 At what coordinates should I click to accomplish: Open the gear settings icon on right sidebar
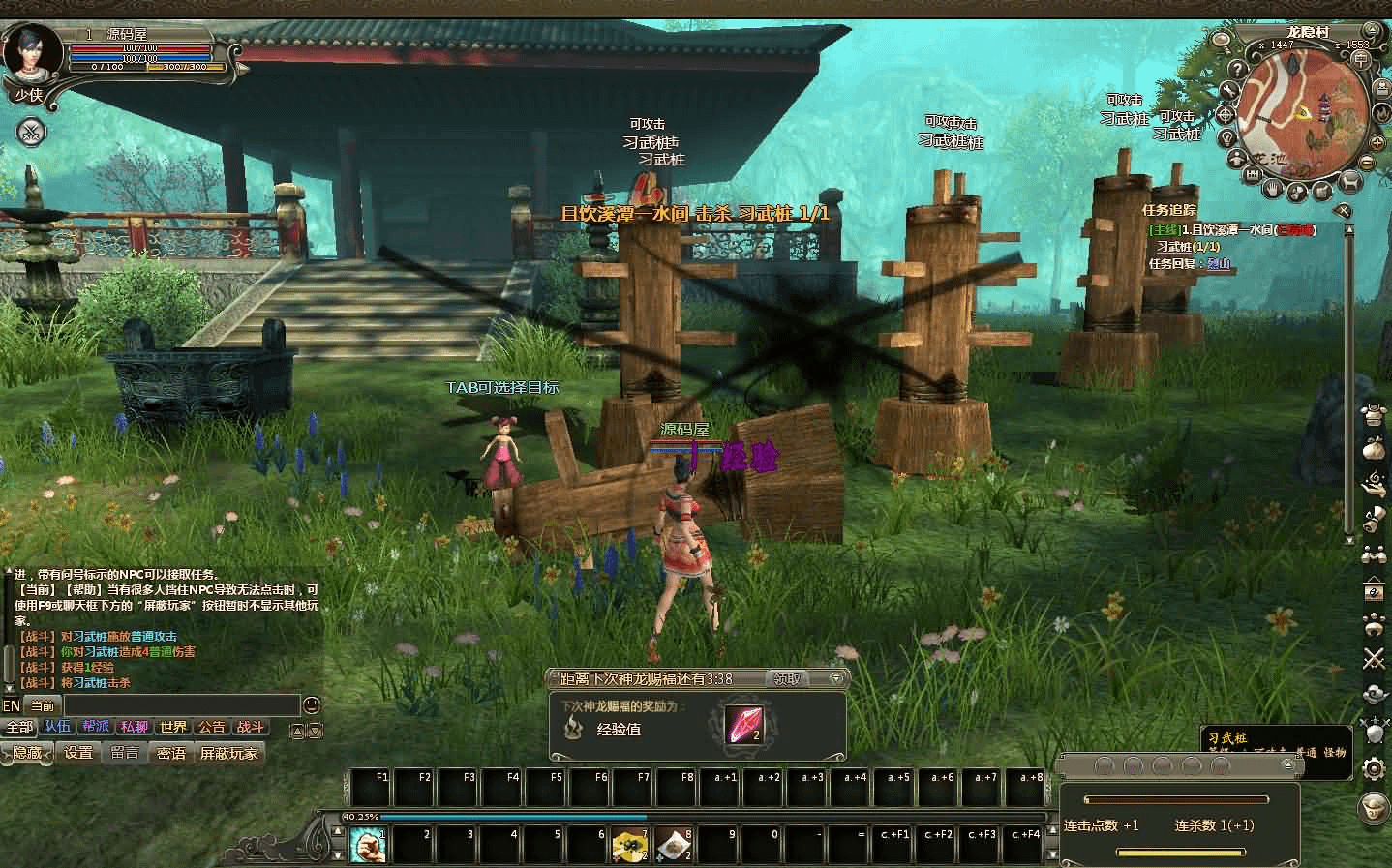1374,768
